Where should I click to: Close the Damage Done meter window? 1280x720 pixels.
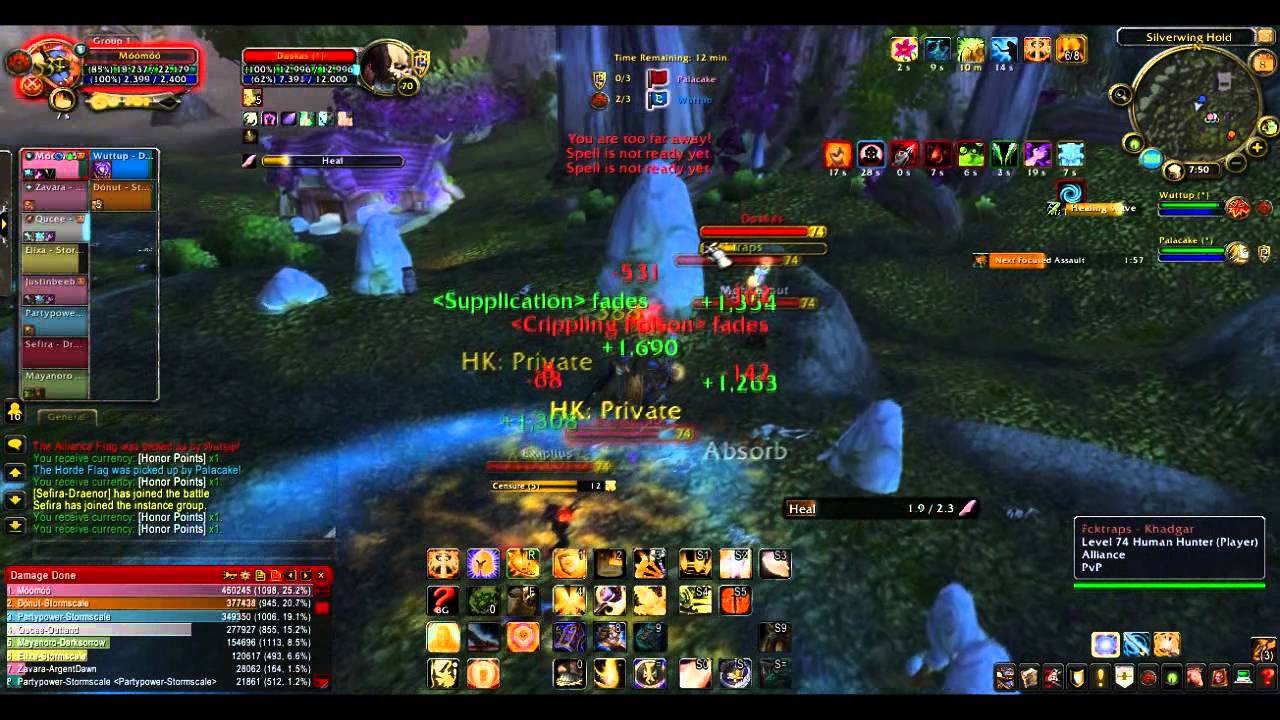321,575
